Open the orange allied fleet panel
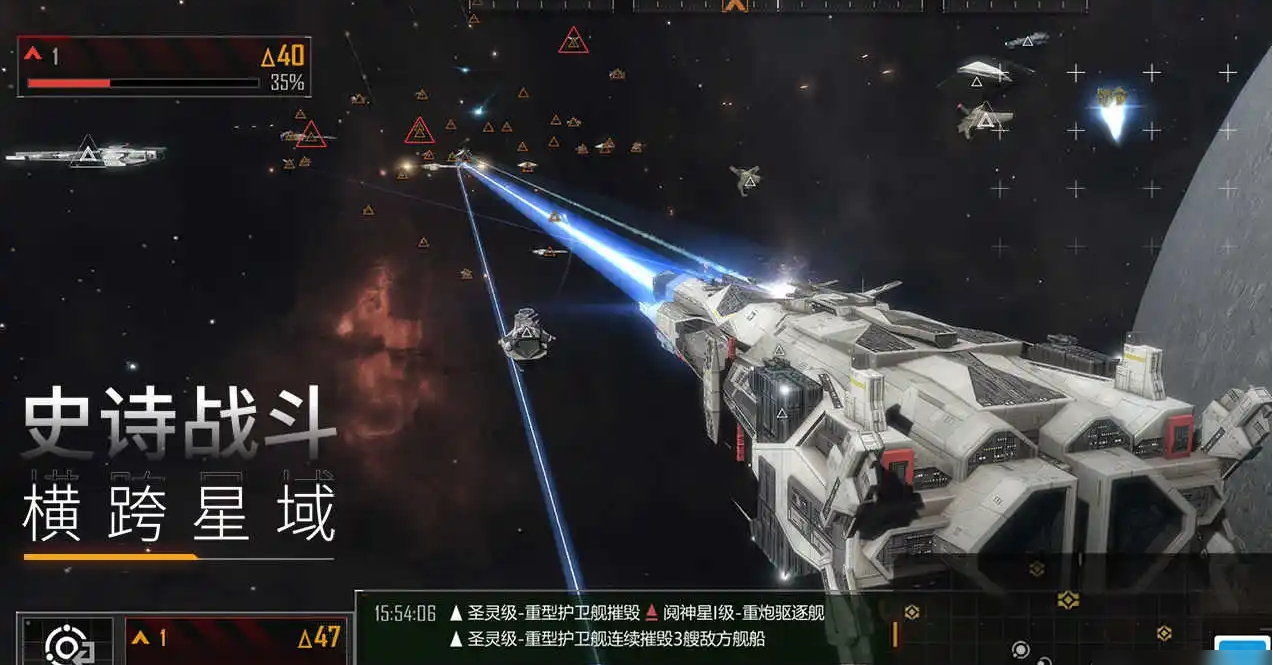The width and height of the screenshot is (1273, 665). pyautogui.click(x=235, y=640)
